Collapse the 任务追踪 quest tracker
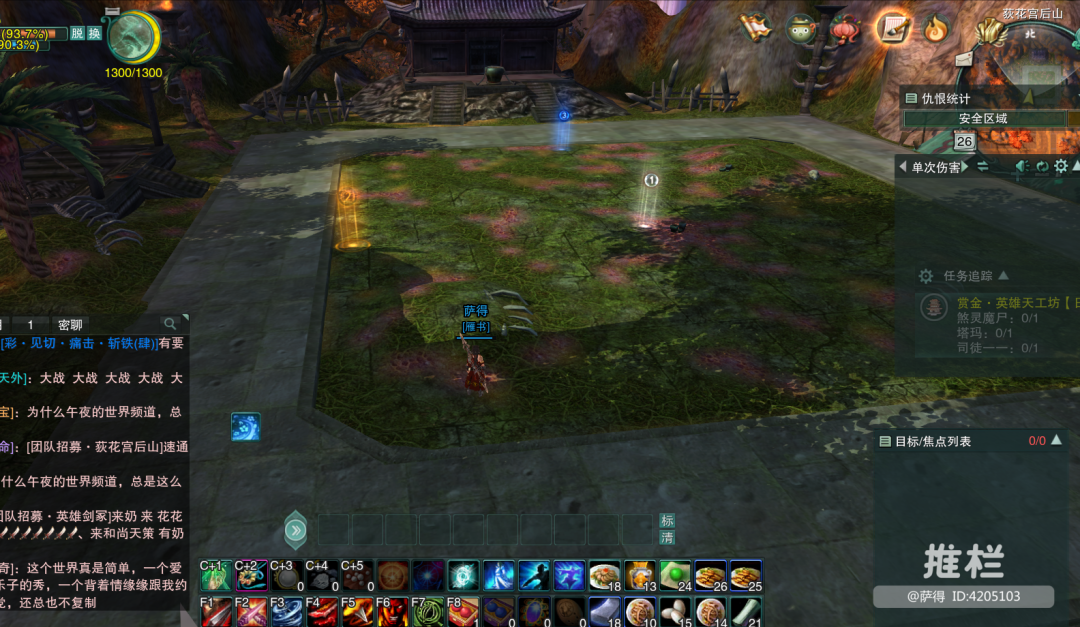Screen dimensions: 1080x627 (1004, 275)
